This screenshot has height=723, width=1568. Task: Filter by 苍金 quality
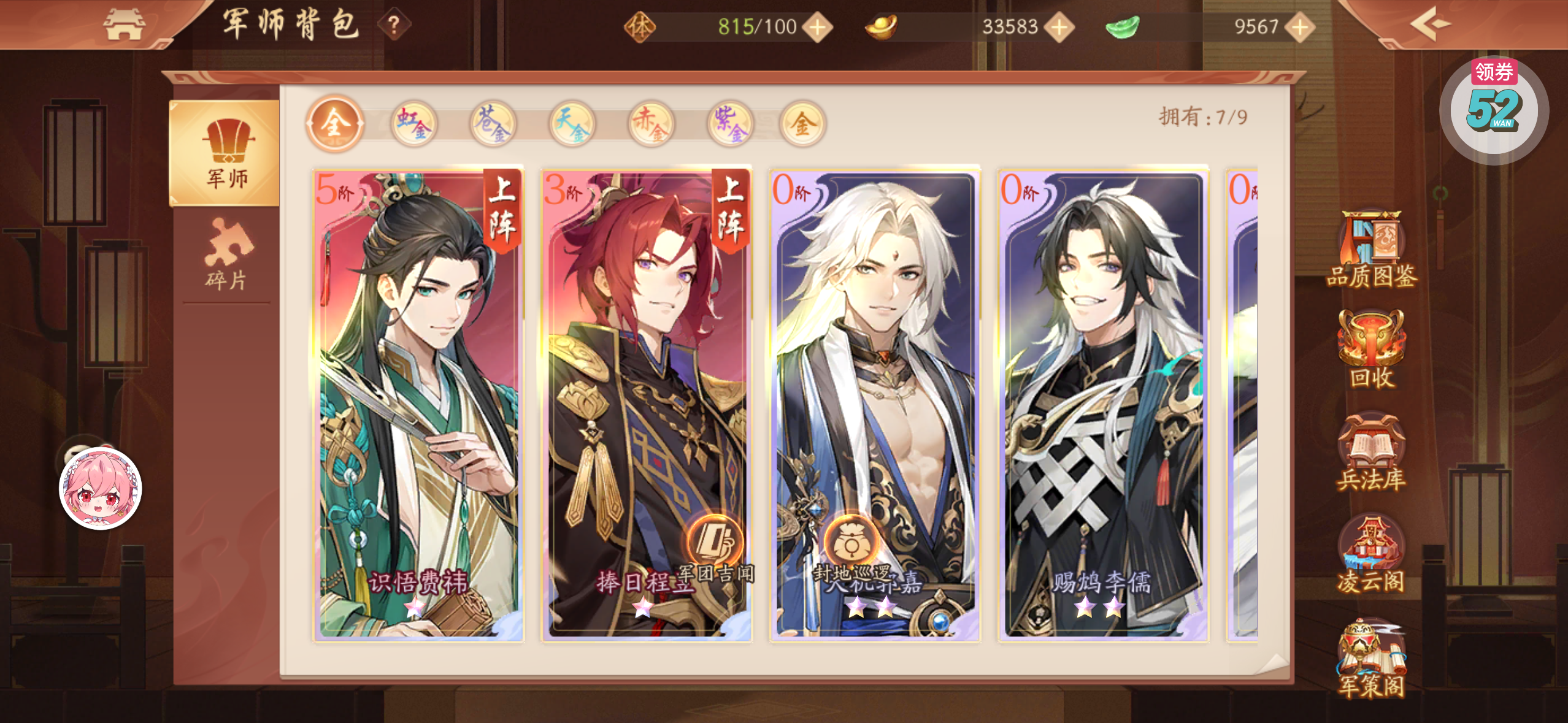[x=493, y=124]
